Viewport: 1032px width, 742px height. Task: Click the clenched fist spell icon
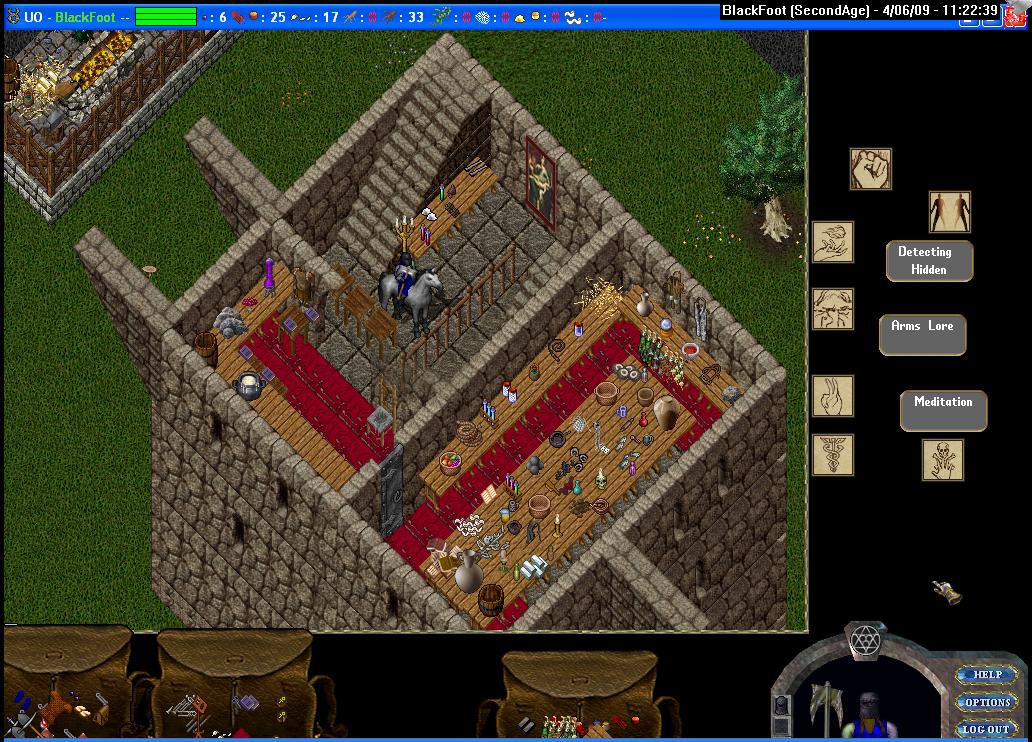(x=870, y=170)
